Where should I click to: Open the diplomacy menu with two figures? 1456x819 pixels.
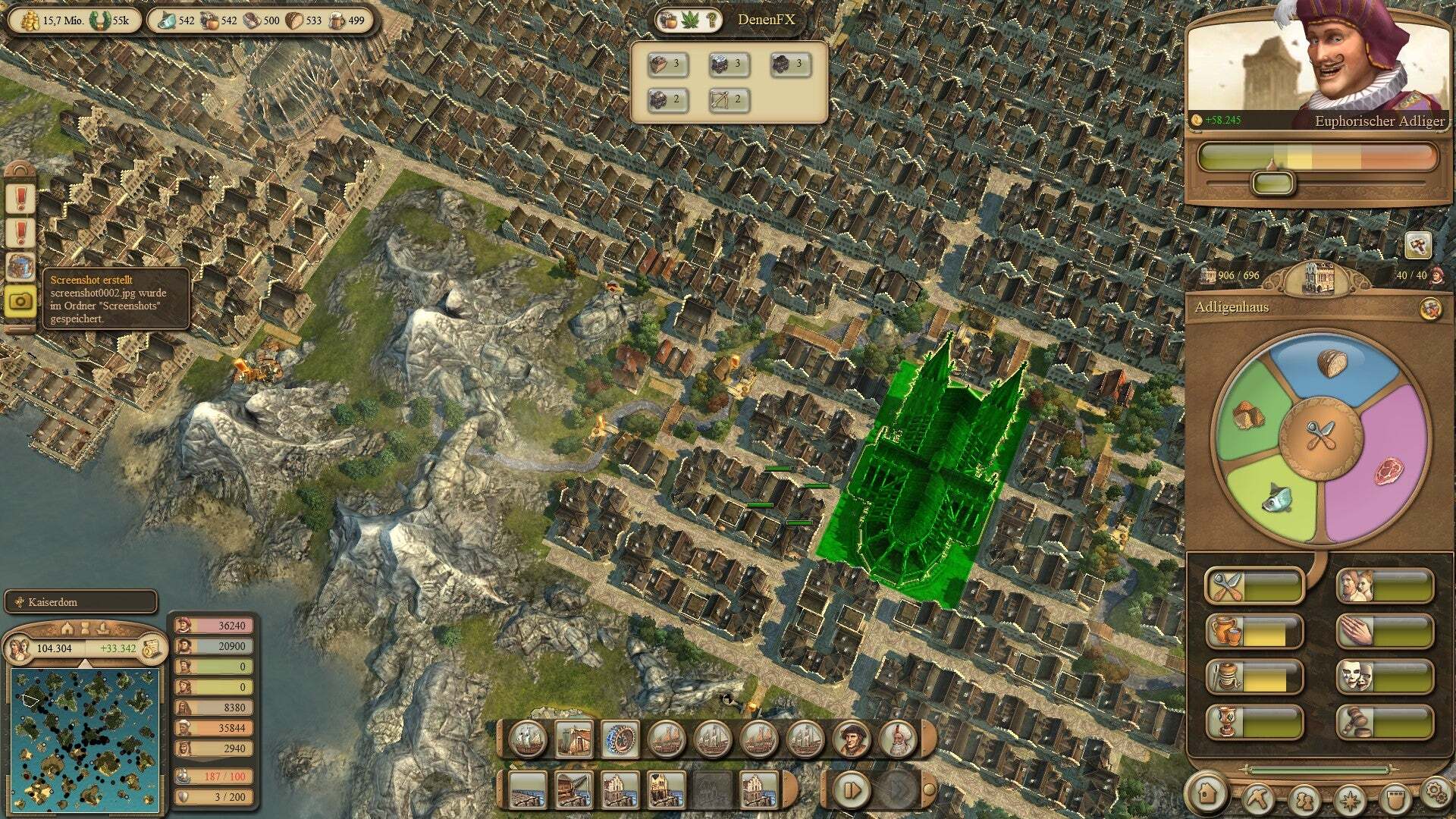click(1304, 799)
